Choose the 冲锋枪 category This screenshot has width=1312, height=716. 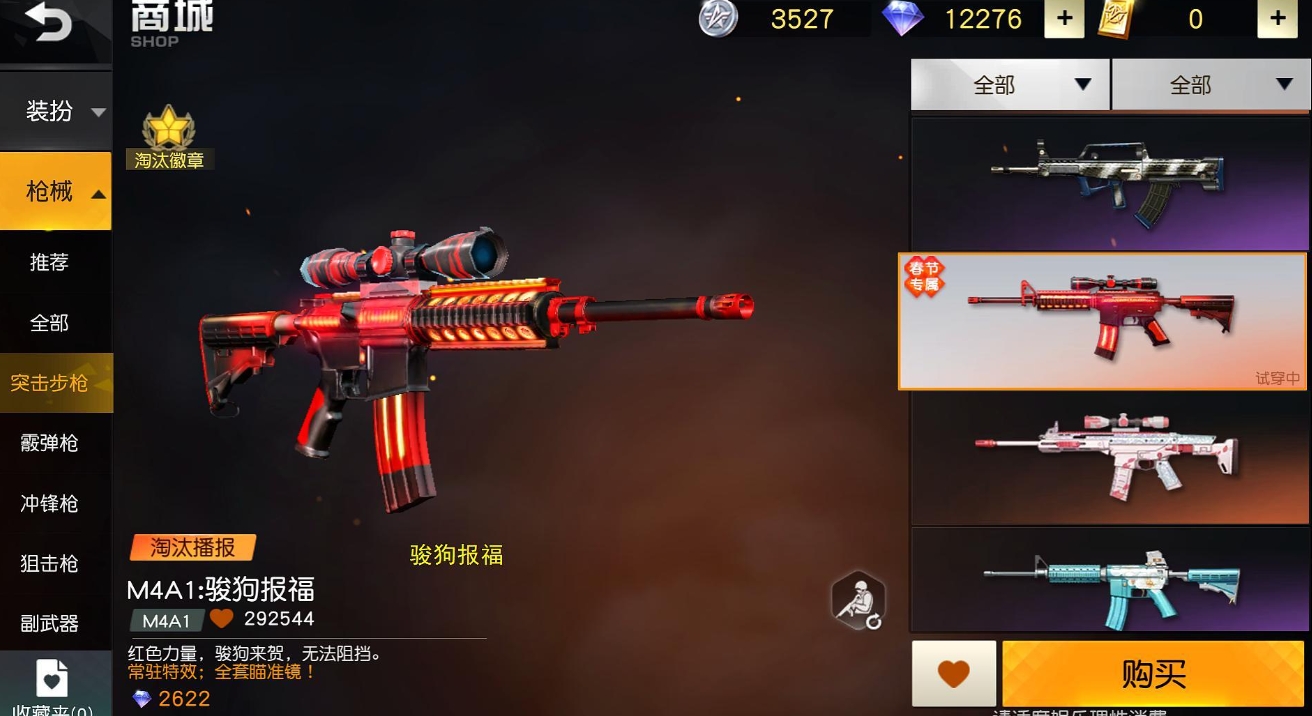(49, 503)
